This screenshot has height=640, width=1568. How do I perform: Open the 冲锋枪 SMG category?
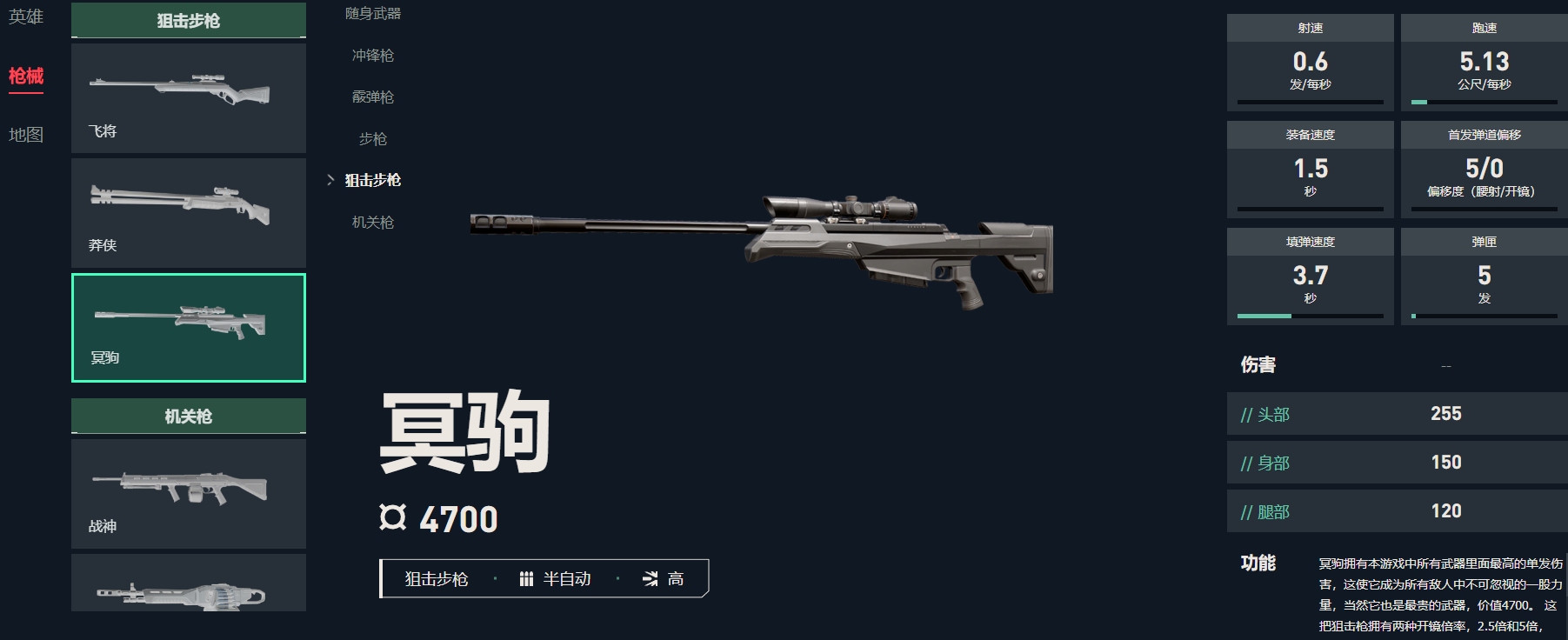click(x=373, y=56)
